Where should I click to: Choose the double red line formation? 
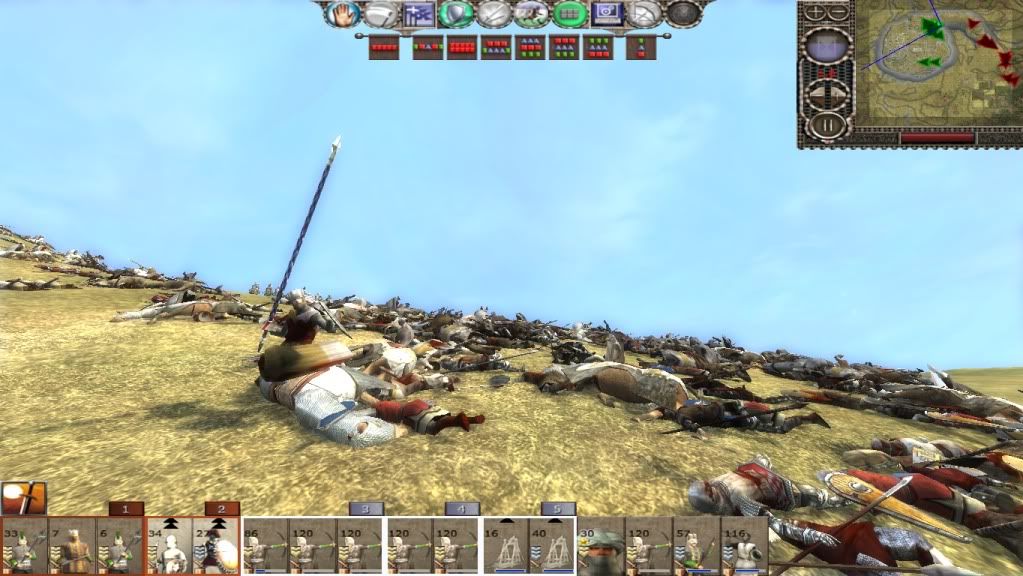point(462,46)
